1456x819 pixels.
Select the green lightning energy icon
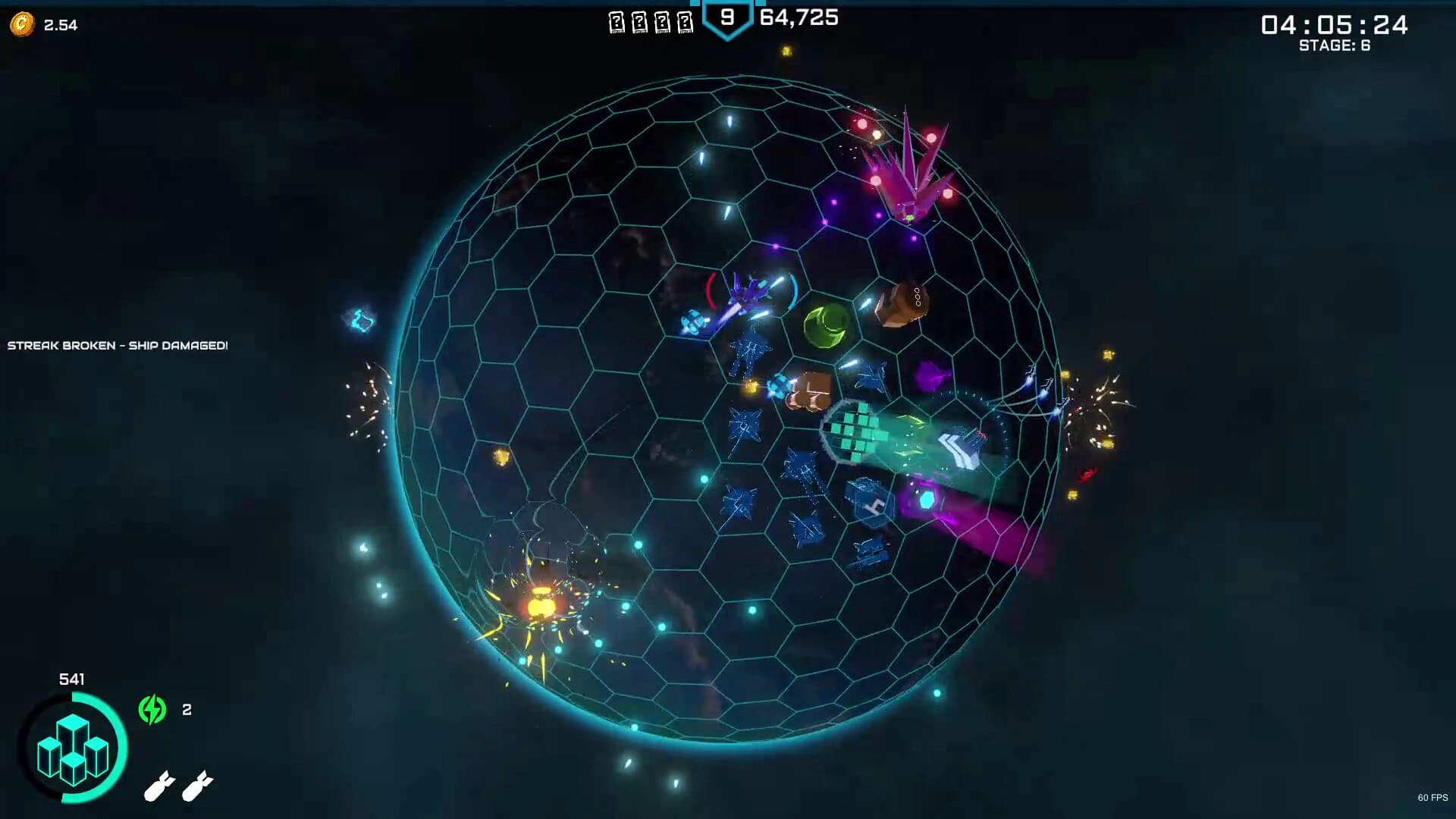tap(152, 709)
